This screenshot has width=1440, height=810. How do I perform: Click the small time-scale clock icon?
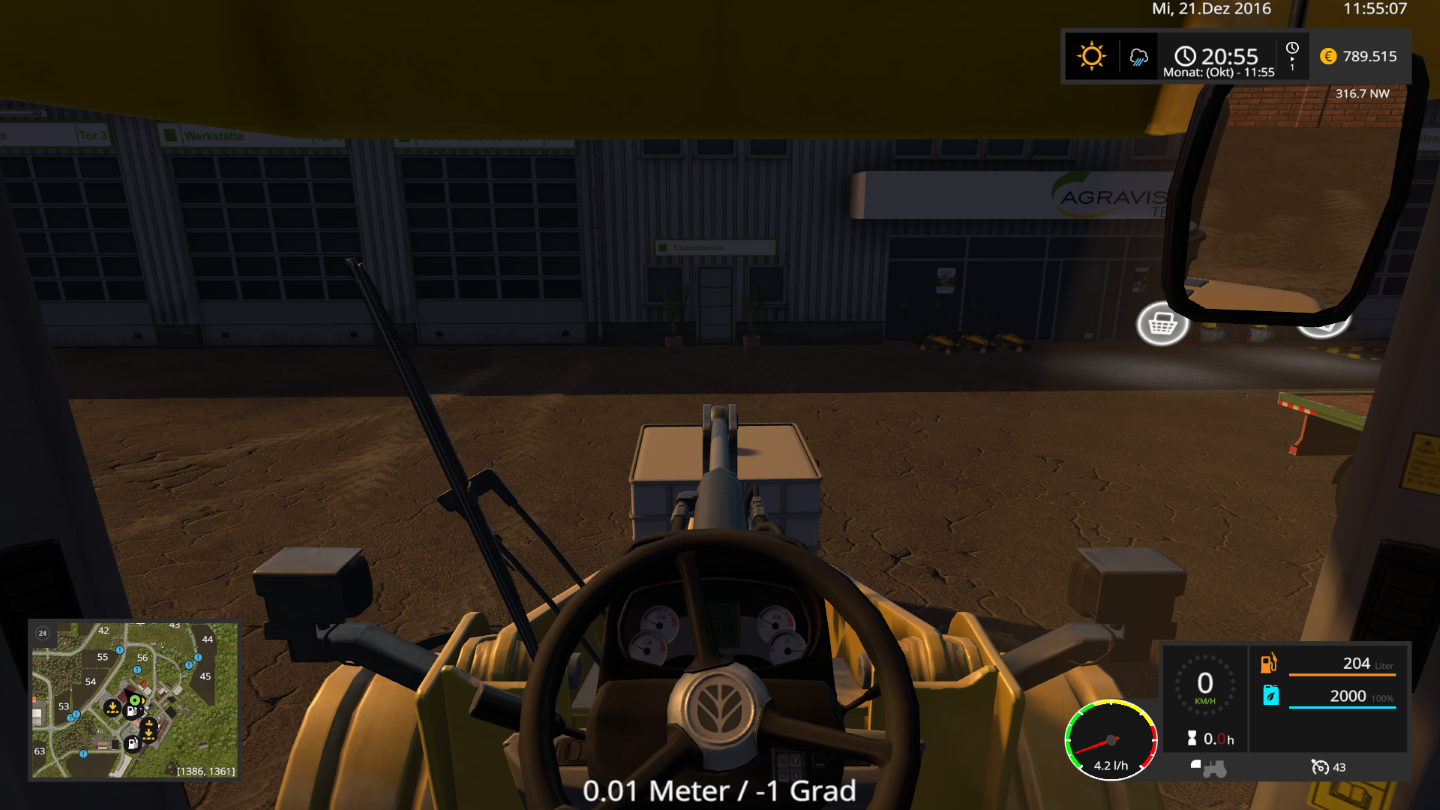pyautogui.click(x=1292, y=49)
